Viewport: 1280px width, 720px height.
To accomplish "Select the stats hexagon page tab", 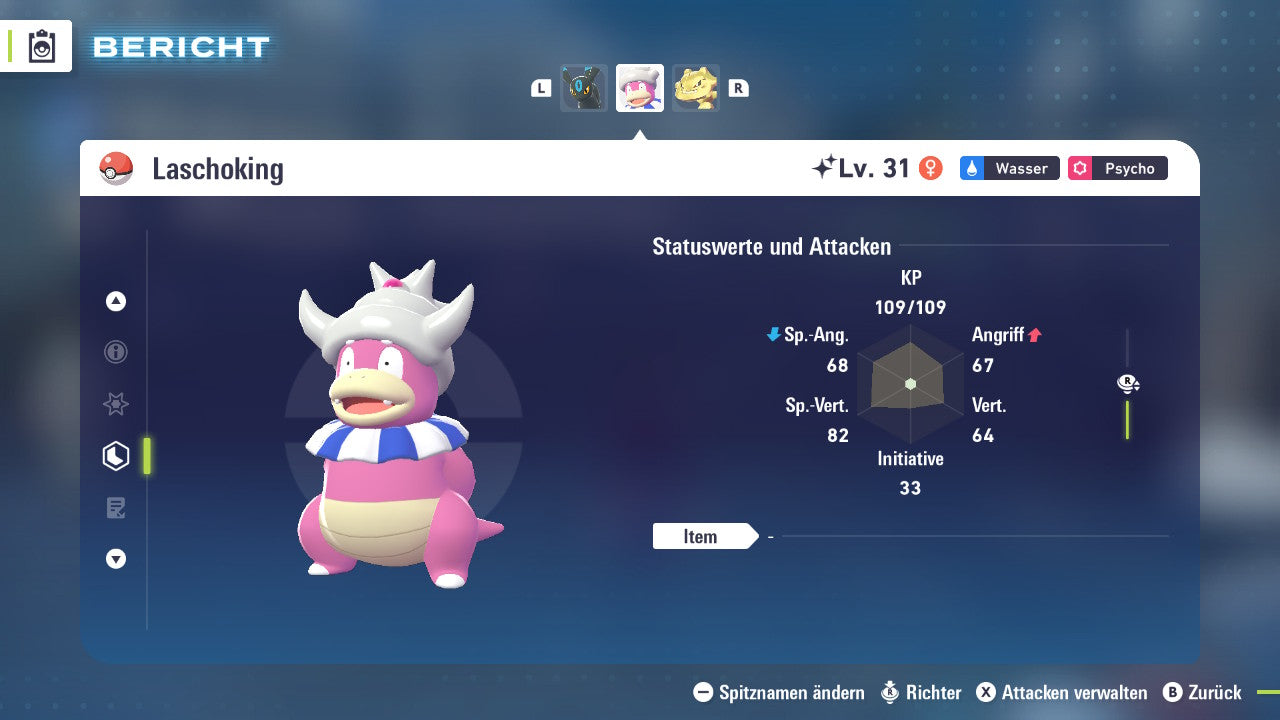I will tap(116, 456).
